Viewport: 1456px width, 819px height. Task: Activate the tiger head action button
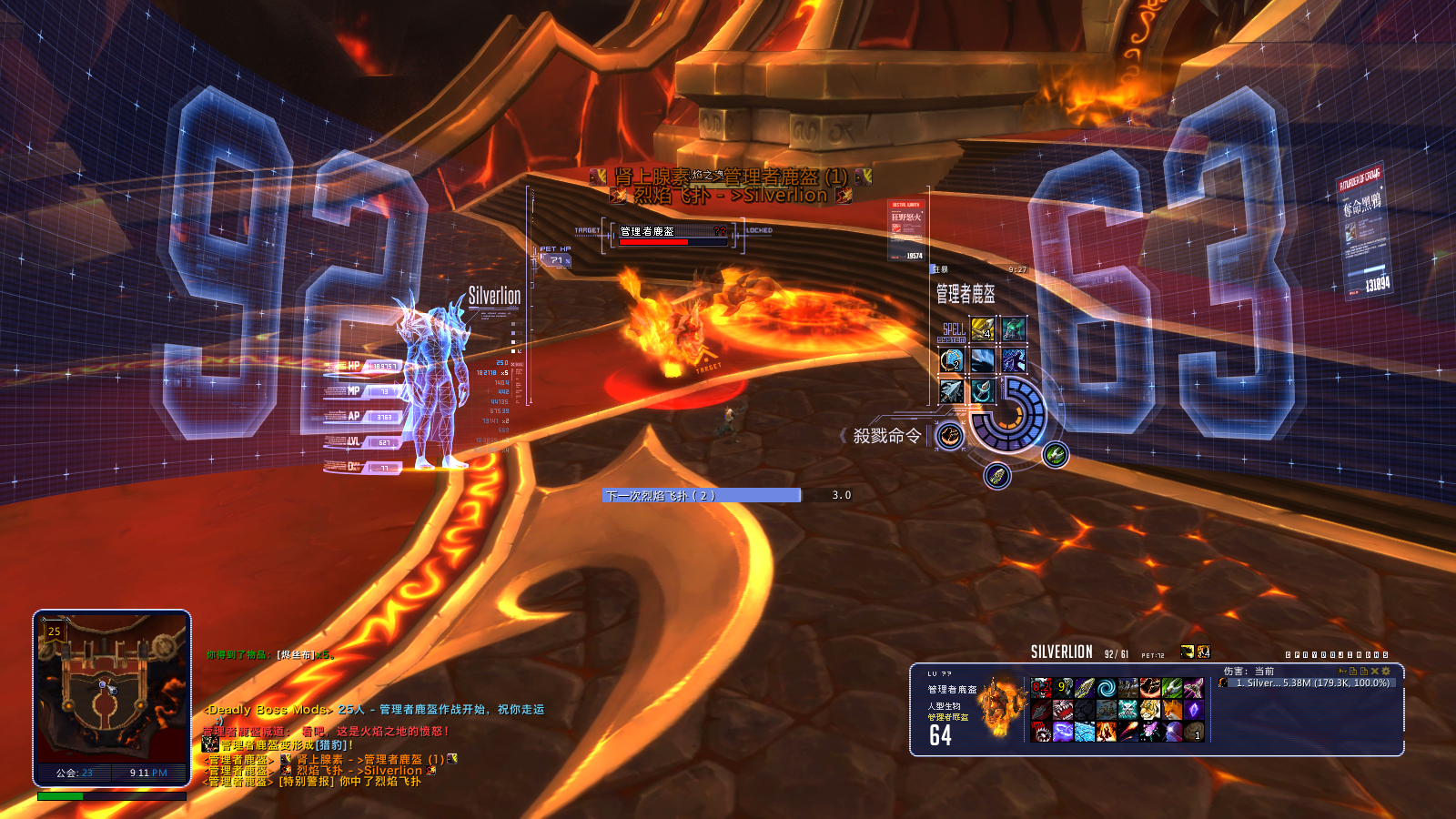click(x=1151, y=710)
